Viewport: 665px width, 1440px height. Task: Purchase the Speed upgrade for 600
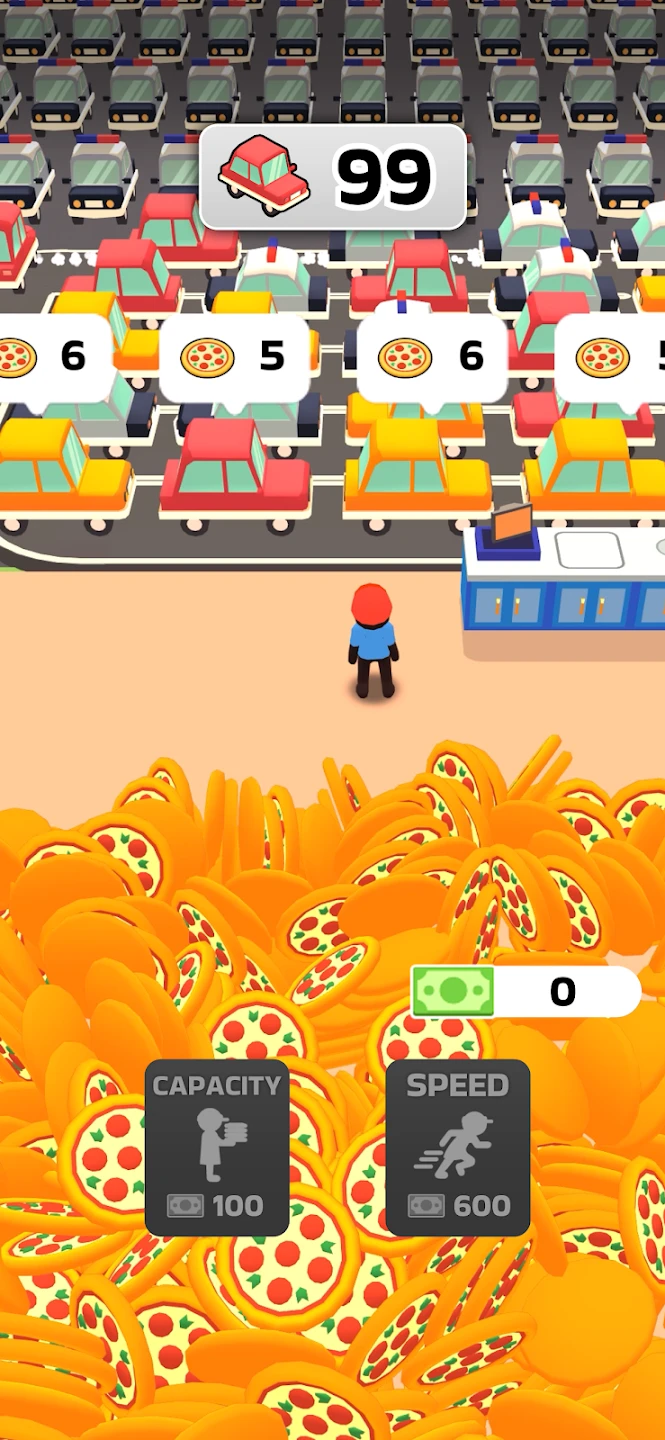[458, 1148]
